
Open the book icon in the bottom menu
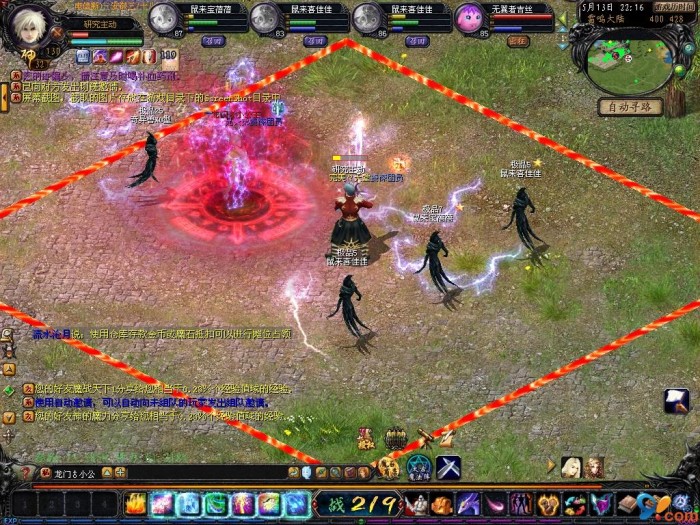[629, 503]
